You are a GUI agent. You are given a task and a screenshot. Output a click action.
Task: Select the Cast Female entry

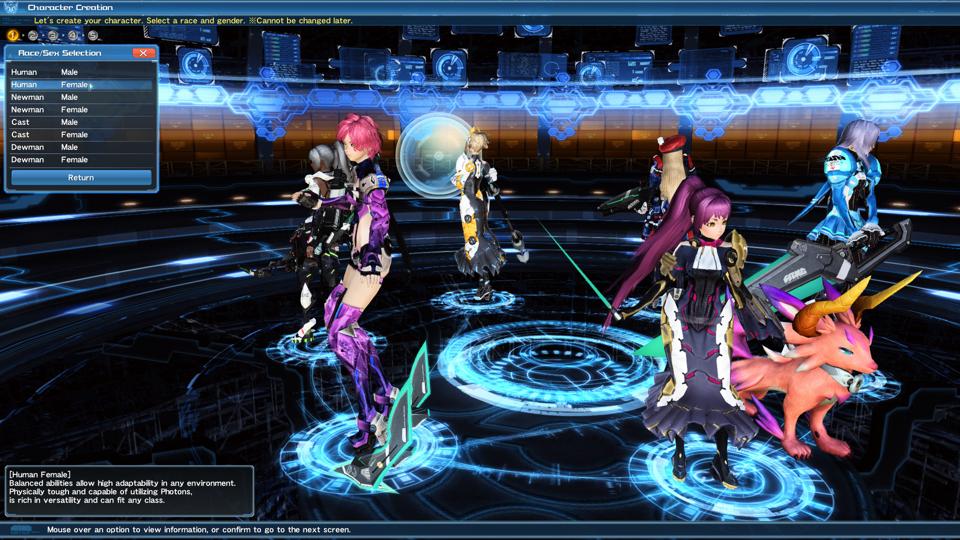tap(80, 135)
